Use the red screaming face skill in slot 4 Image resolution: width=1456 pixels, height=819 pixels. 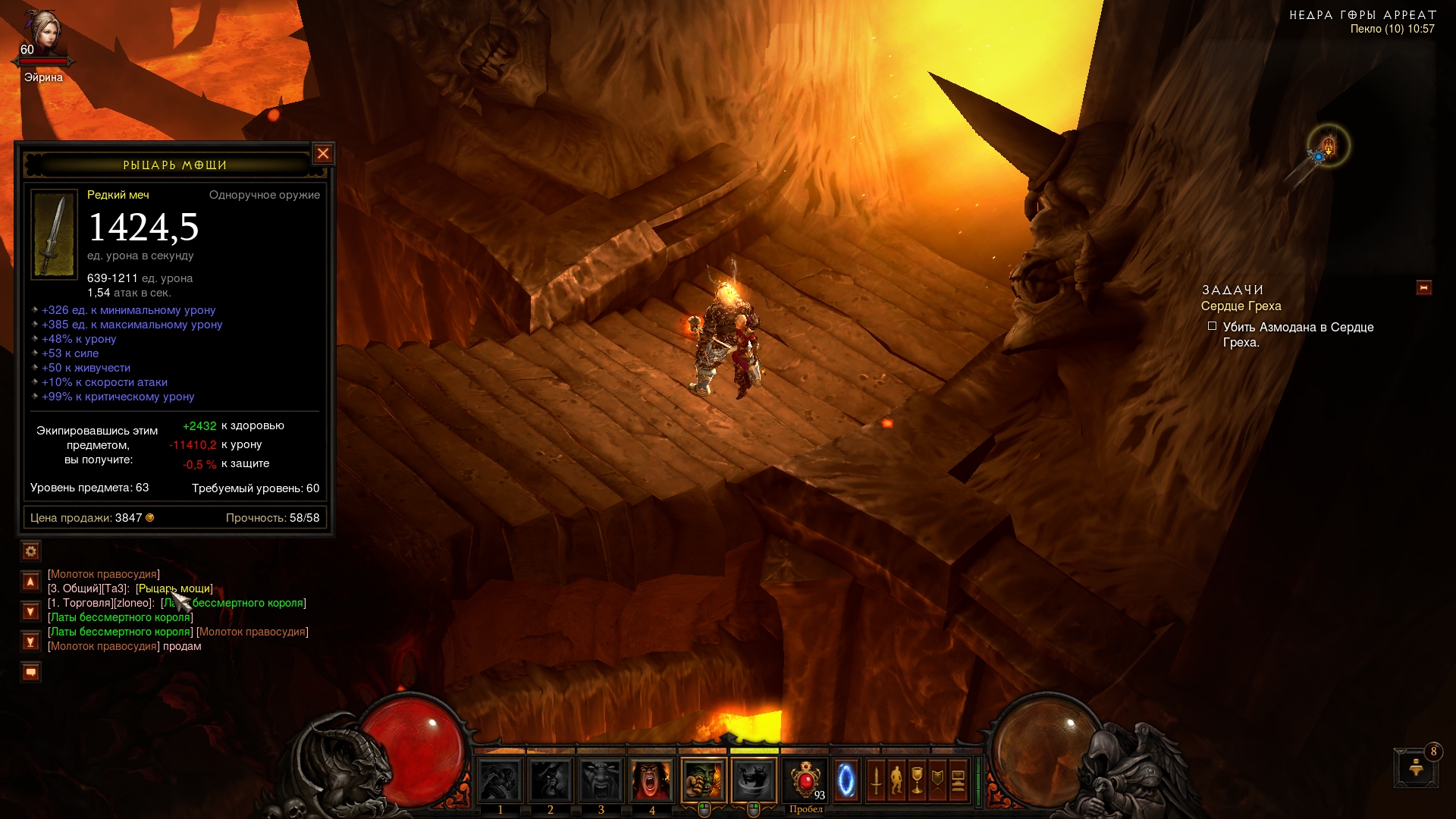point(651,780)
